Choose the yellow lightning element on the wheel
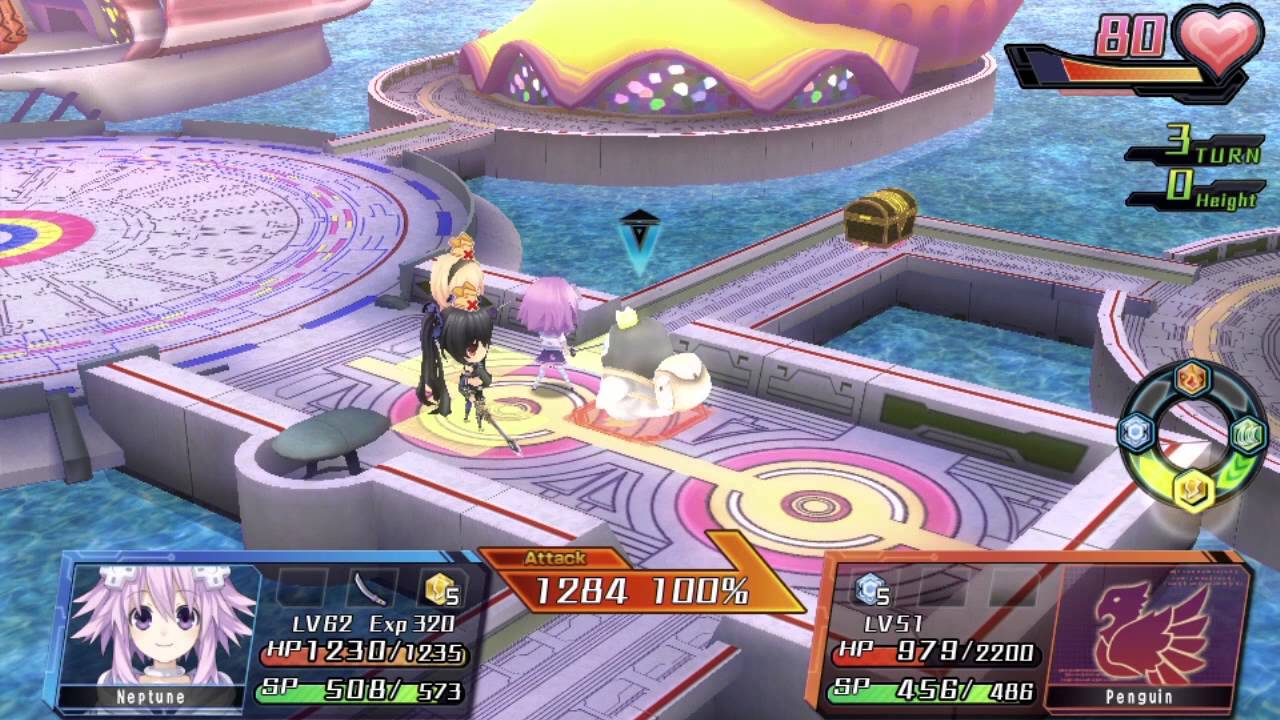Screen dimensions: 1280x720 tap(1193, 489)
